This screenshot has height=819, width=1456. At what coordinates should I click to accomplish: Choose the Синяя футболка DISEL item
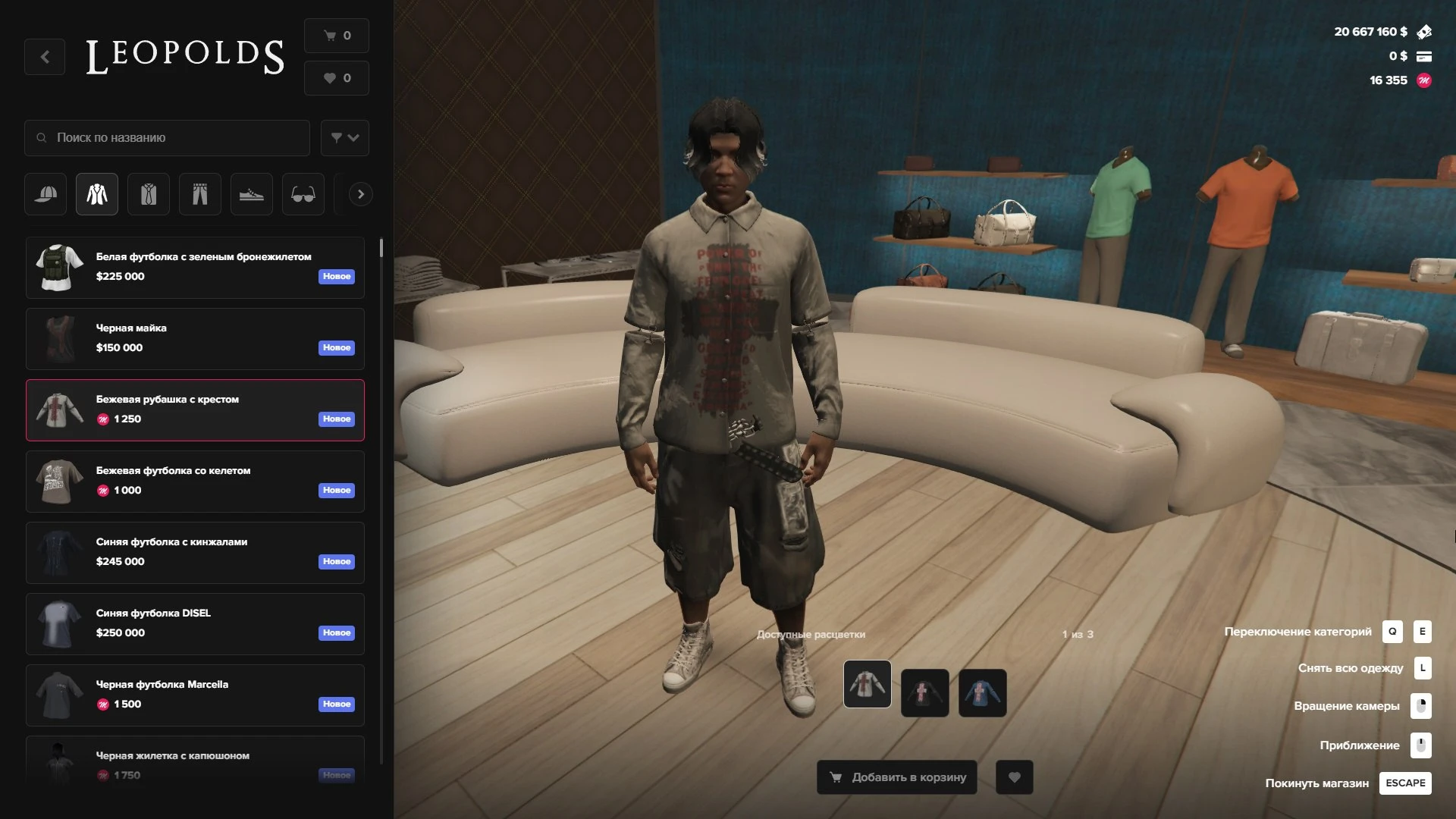(x=195, y=623)
